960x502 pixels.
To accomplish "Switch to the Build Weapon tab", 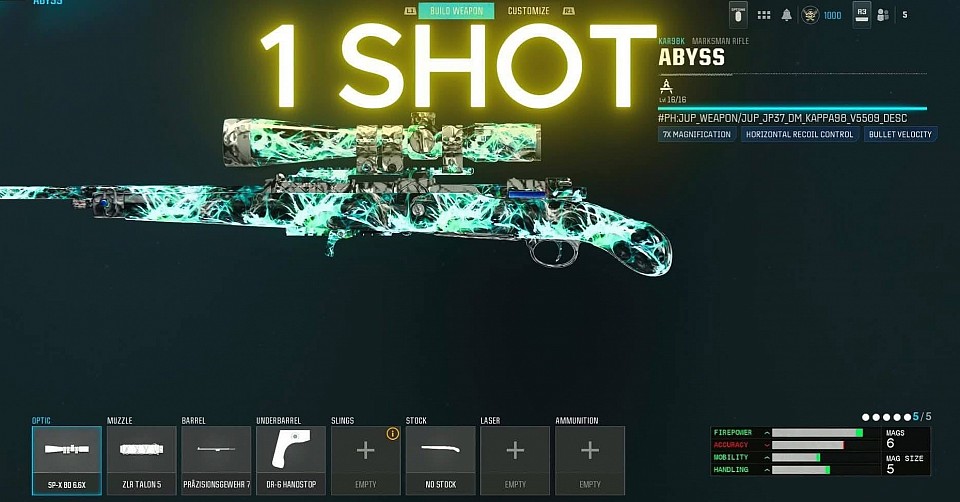I will coord(456,11).
